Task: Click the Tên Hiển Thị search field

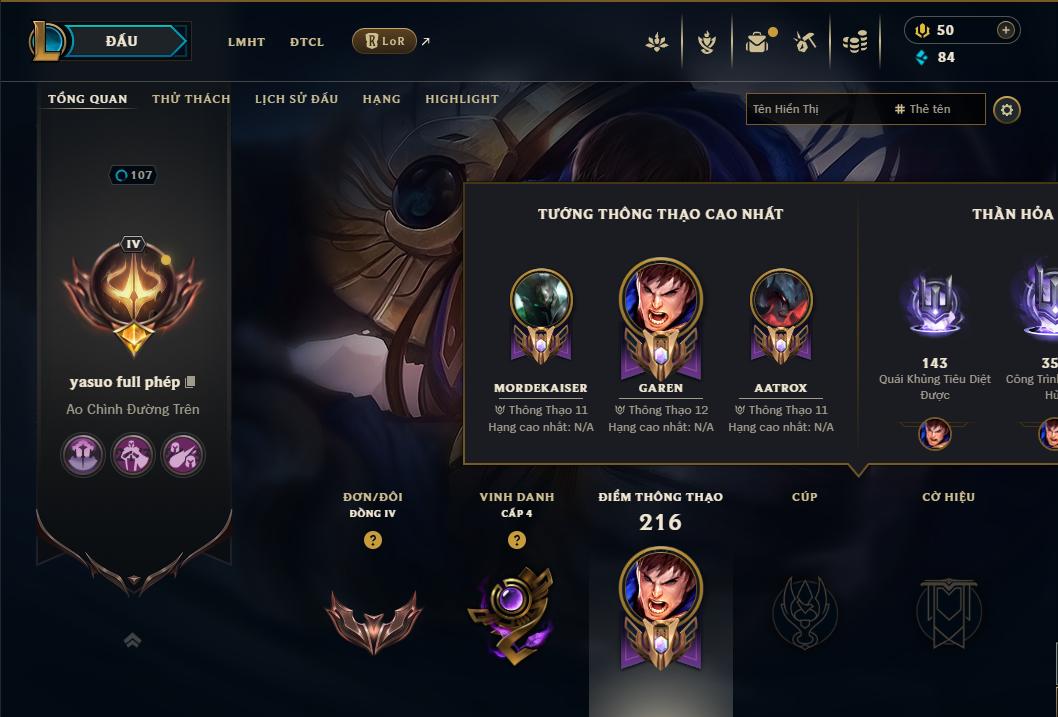Action: [815, 109]
